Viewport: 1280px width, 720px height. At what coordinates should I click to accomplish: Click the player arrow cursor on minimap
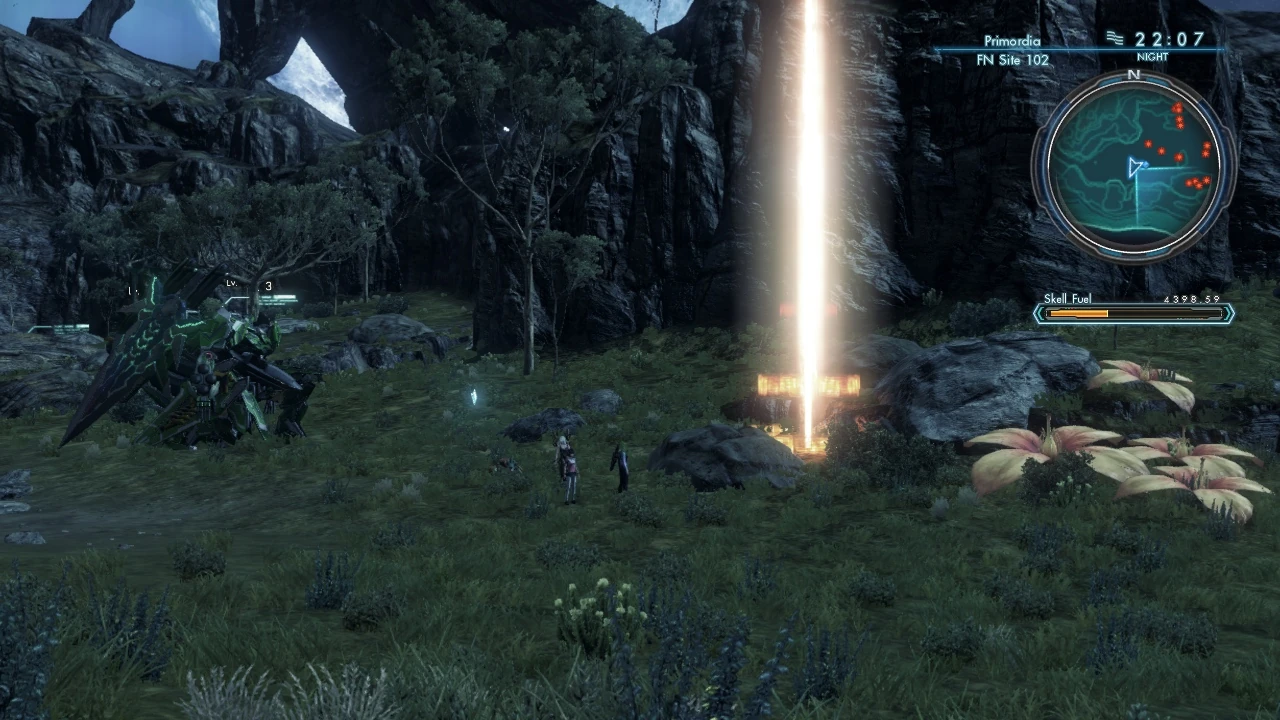click(1134, 167)
